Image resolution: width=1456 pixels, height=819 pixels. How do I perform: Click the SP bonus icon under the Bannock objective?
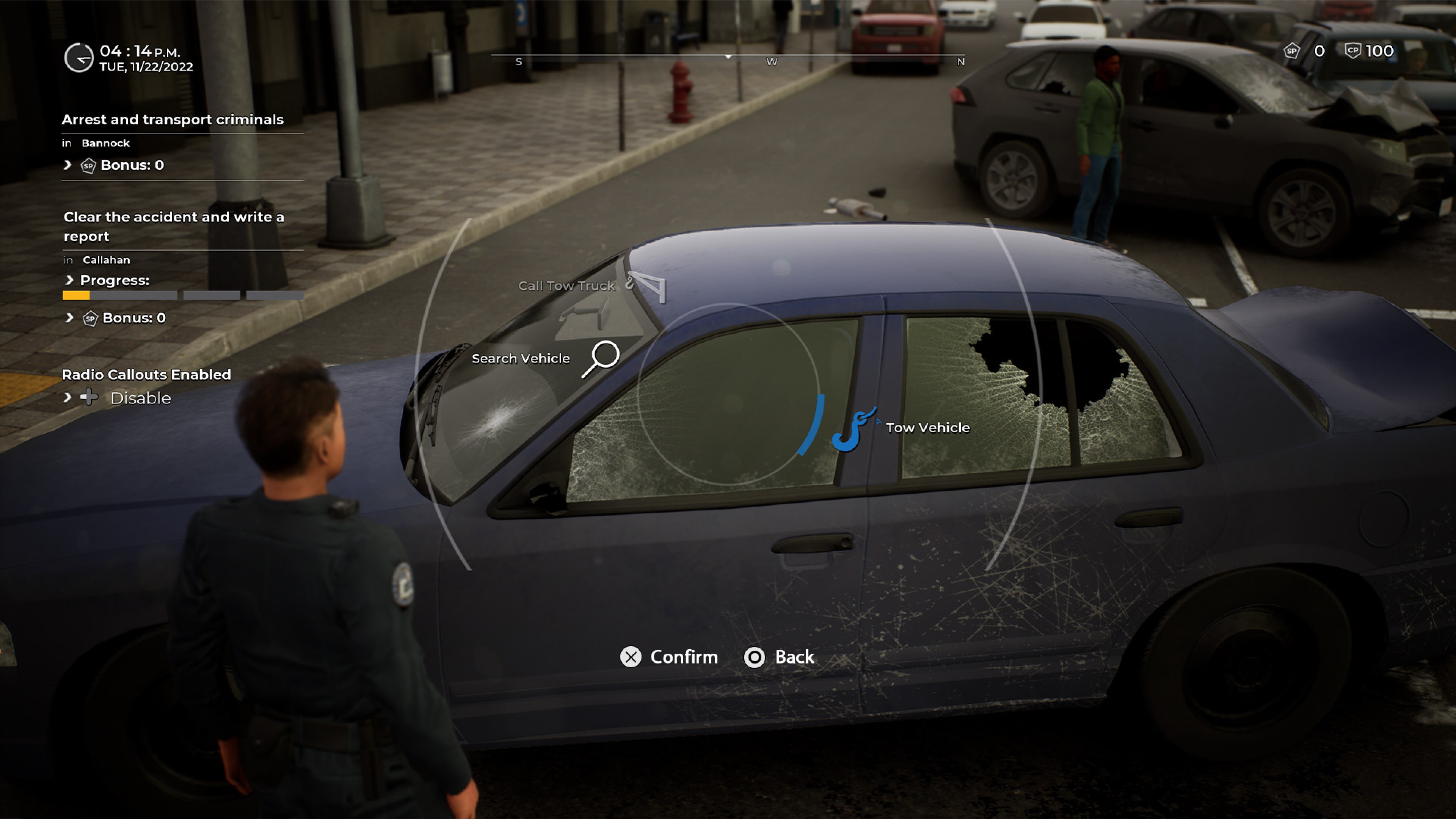pos(88,165)
